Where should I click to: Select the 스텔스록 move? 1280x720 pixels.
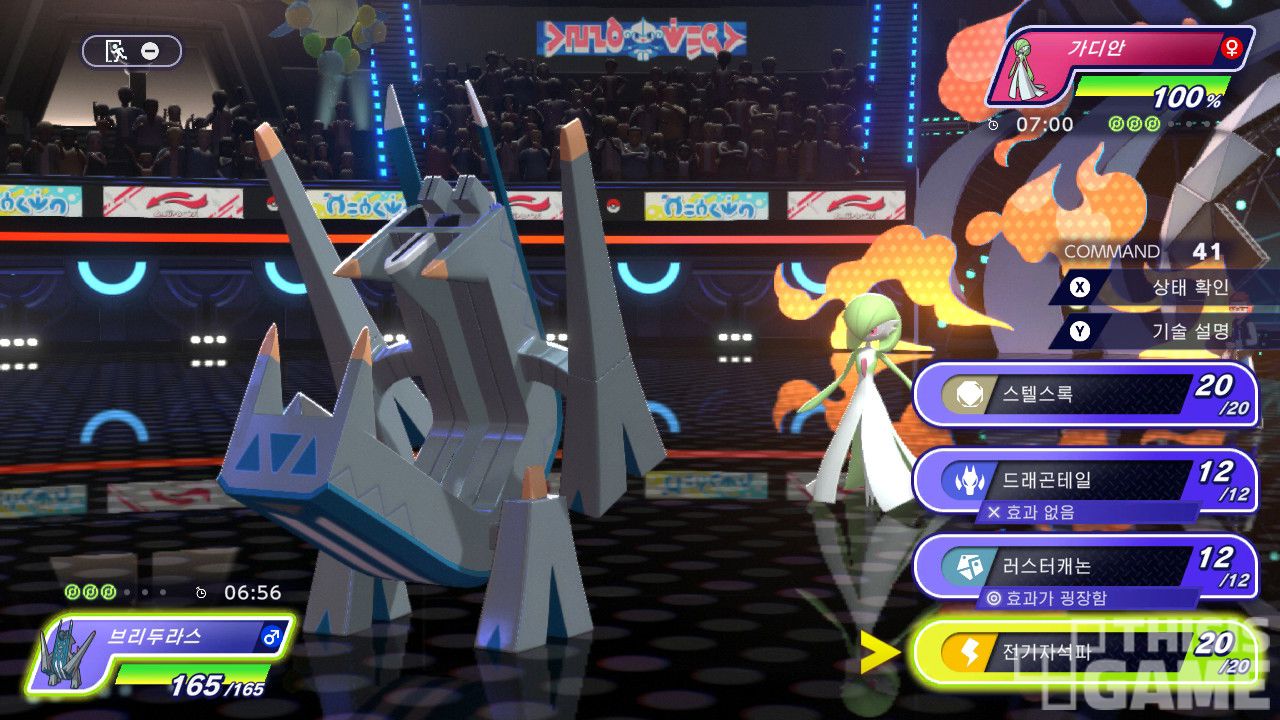point(1085,394)
